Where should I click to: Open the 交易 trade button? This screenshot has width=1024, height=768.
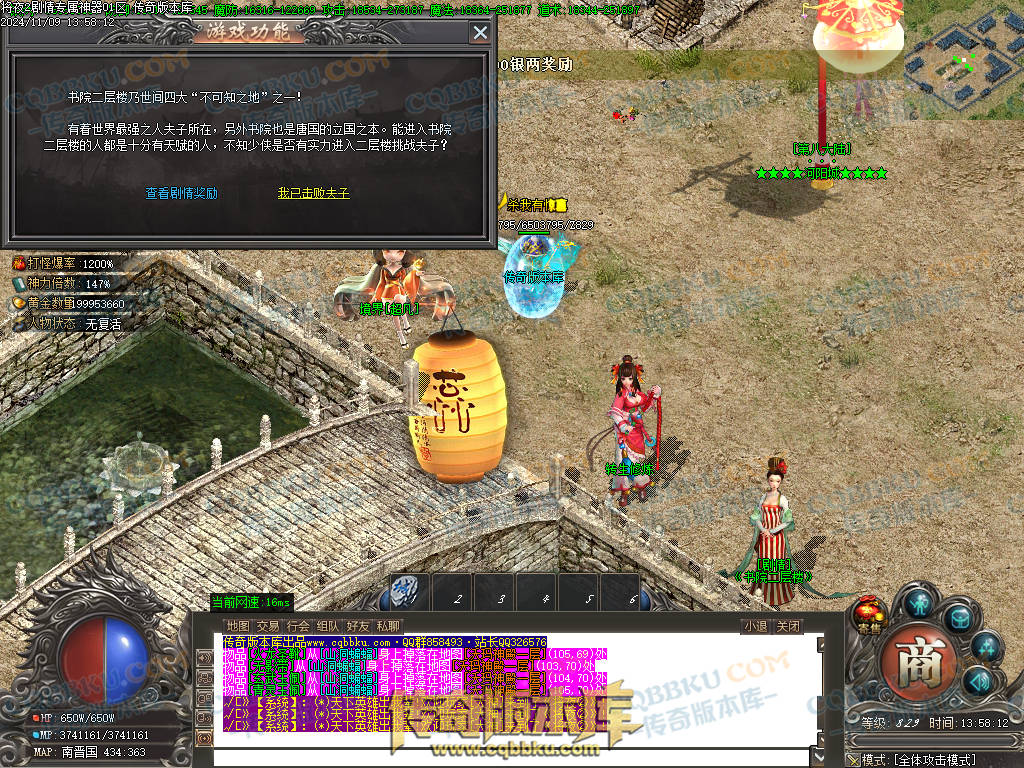pos(268,626)
